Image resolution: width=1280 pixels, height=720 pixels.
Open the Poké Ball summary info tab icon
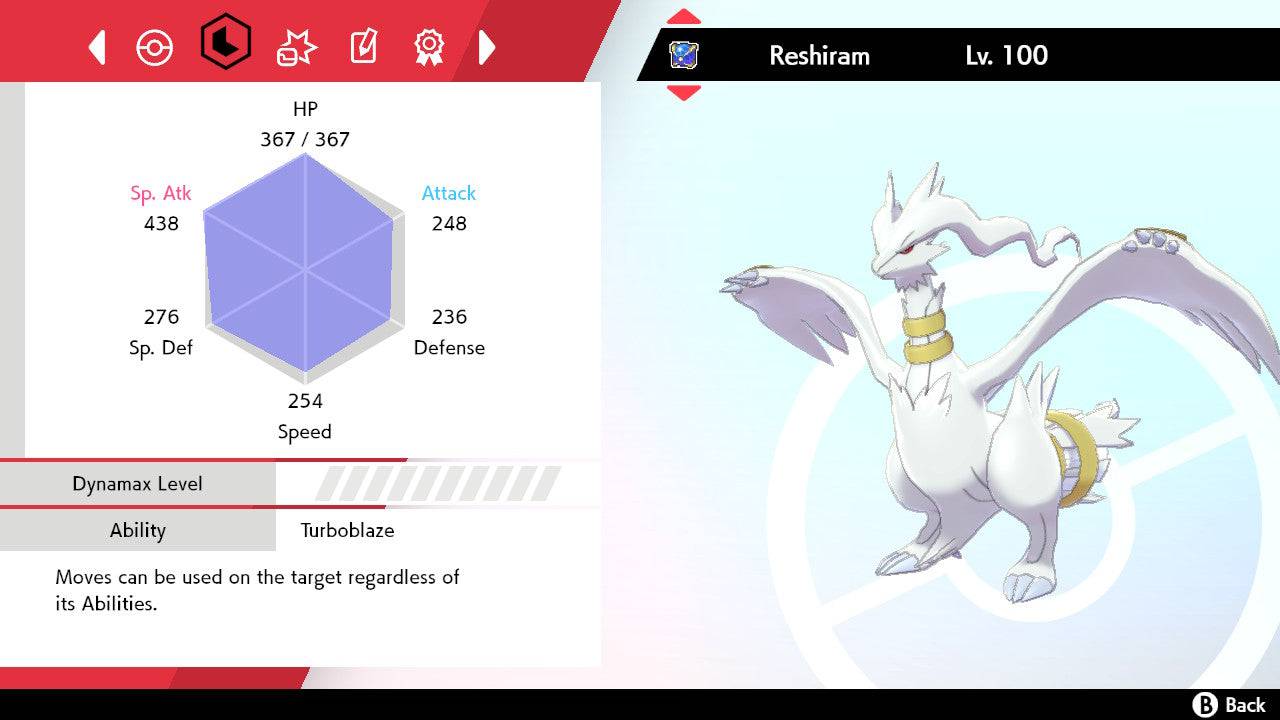pyautogui.click(x=155, y=45)
